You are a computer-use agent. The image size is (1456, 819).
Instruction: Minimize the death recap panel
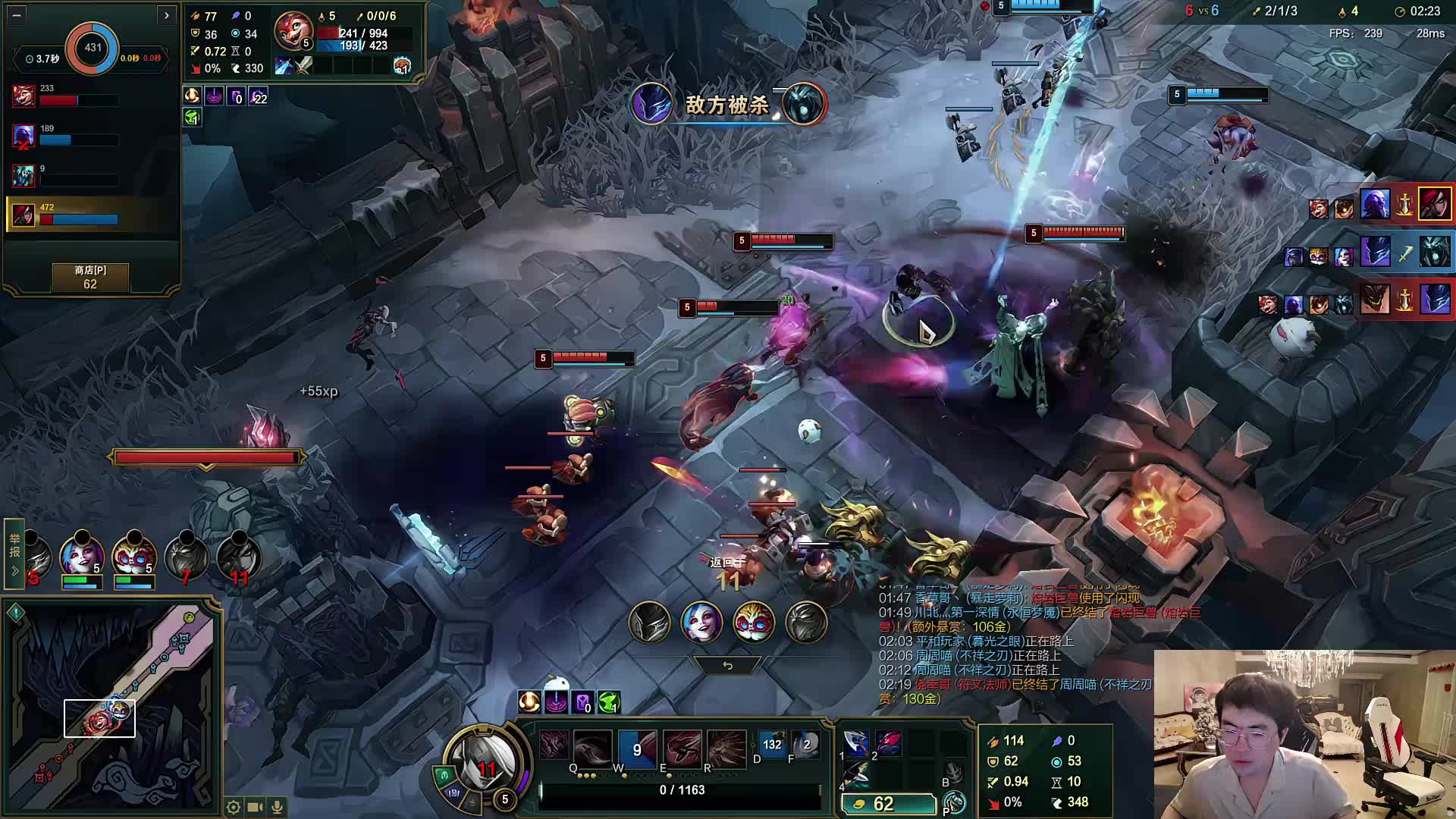pyautogui.click(x=17, y=14)
